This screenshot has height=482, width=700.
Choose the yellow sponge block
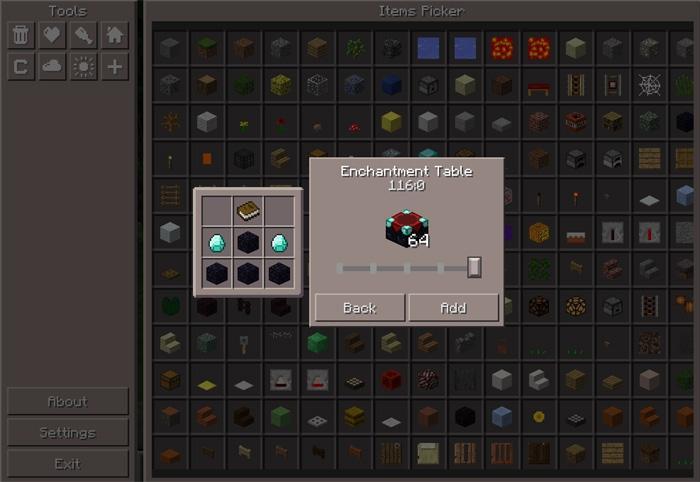pyautogui.click(x=391, y=122)
